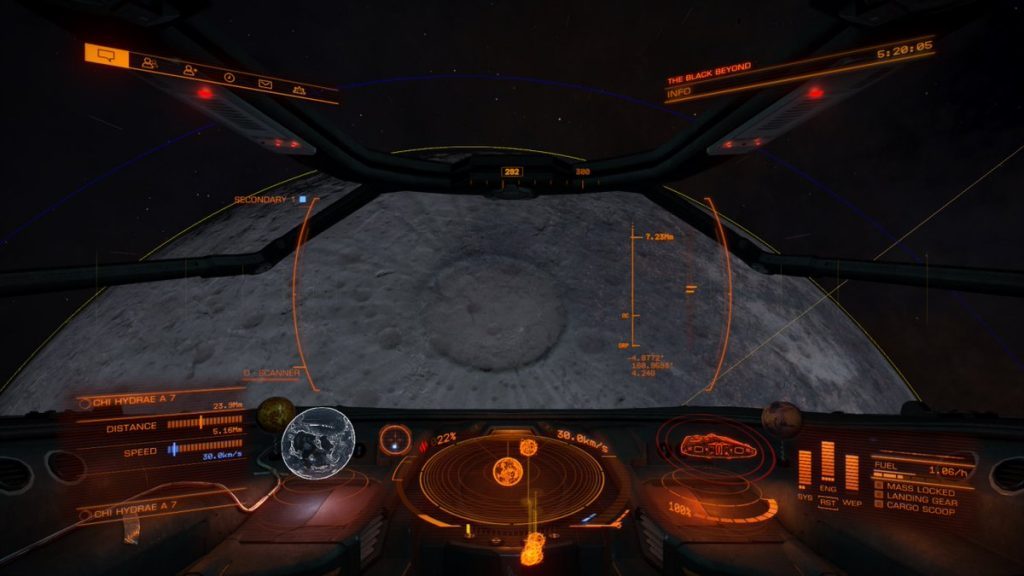Reset power distribution with RST
Image resolution: width=1024 pixels, height=576 pixels.
coord(828,502)
